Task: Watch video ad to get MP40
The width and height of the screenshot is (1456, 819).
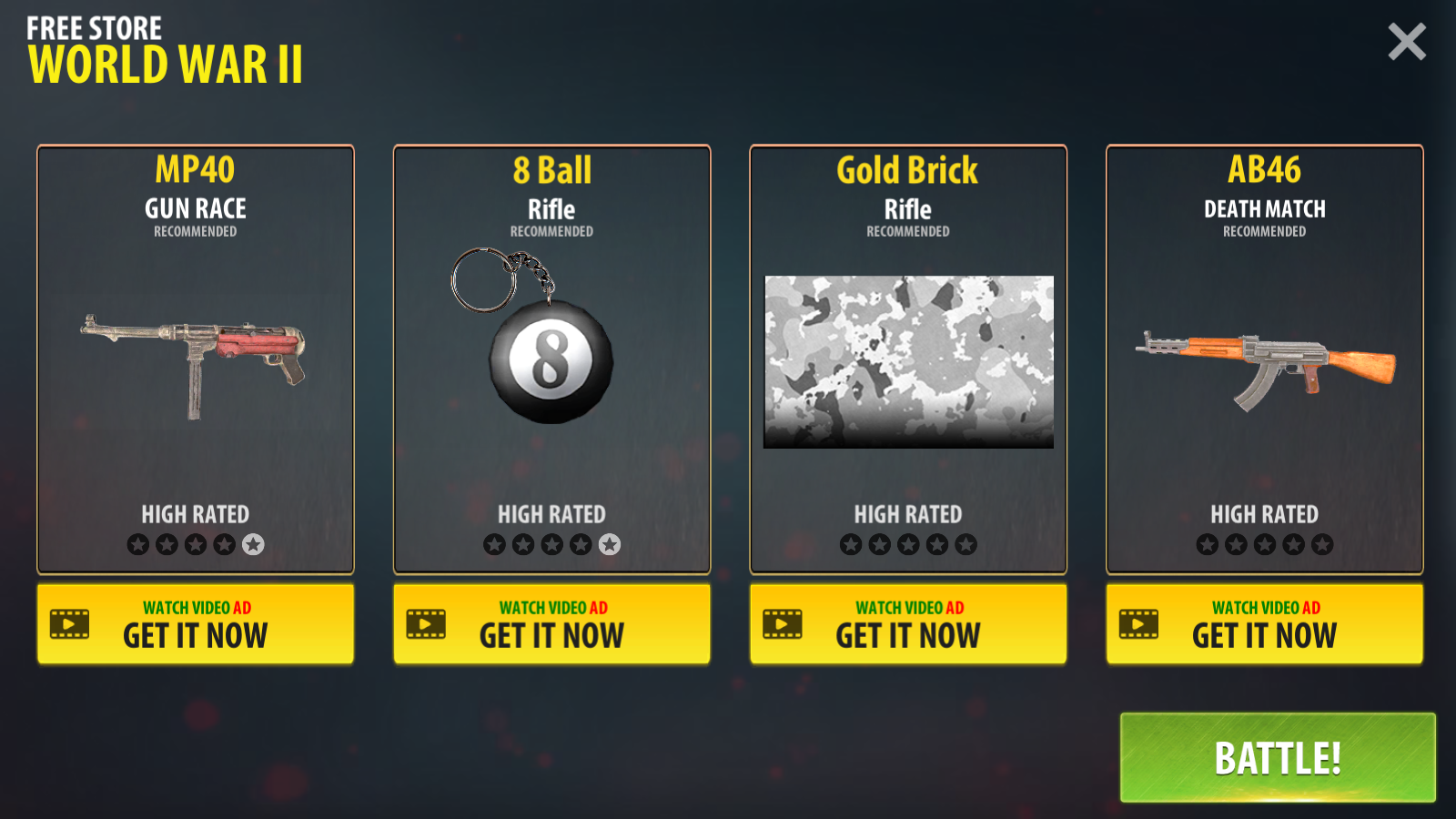Action: (x=196, y=624)
